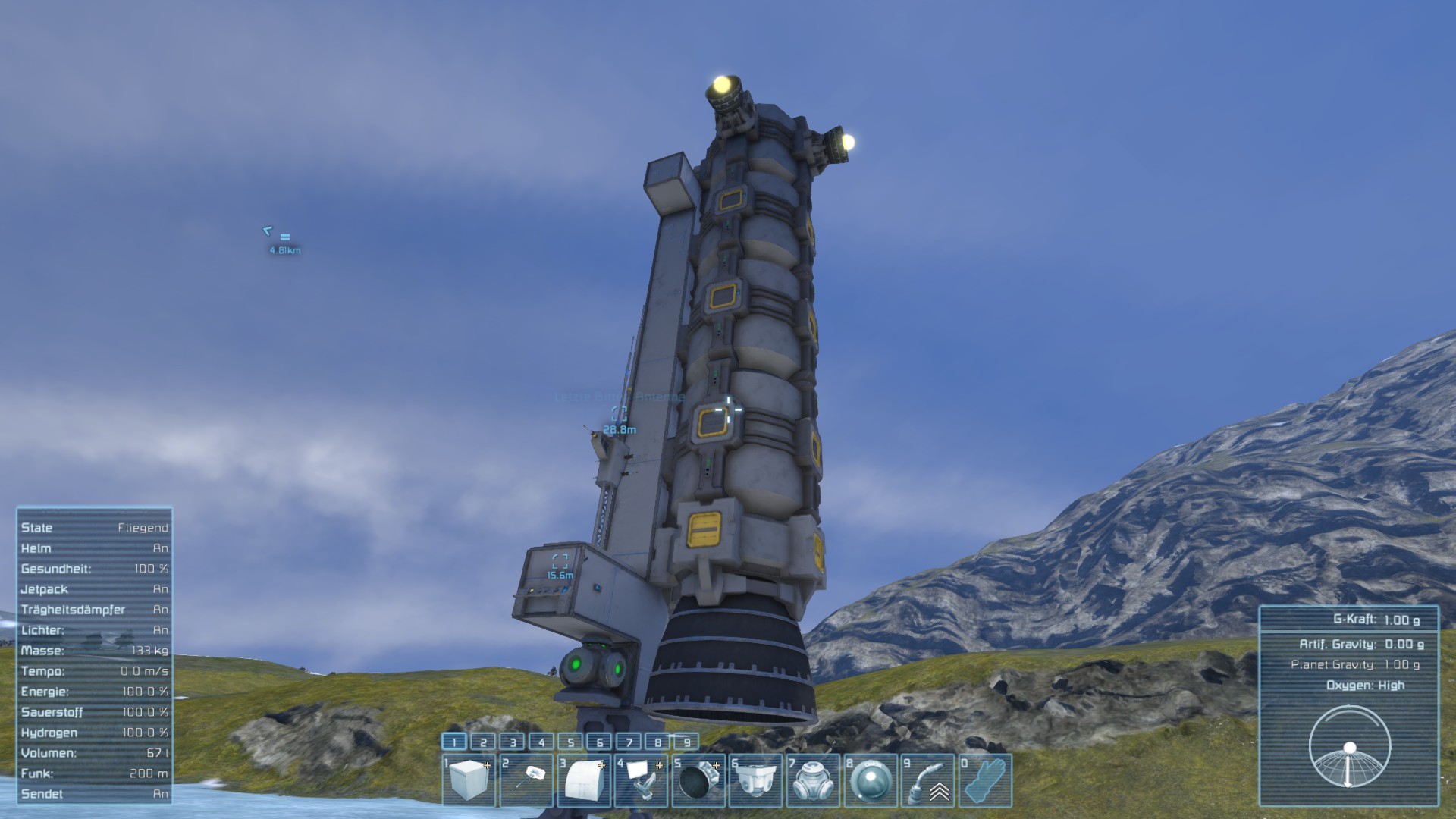The width and height of the screenshot is (1456, 819).
Task: Select the armor block cube slot
Action: 469,780
